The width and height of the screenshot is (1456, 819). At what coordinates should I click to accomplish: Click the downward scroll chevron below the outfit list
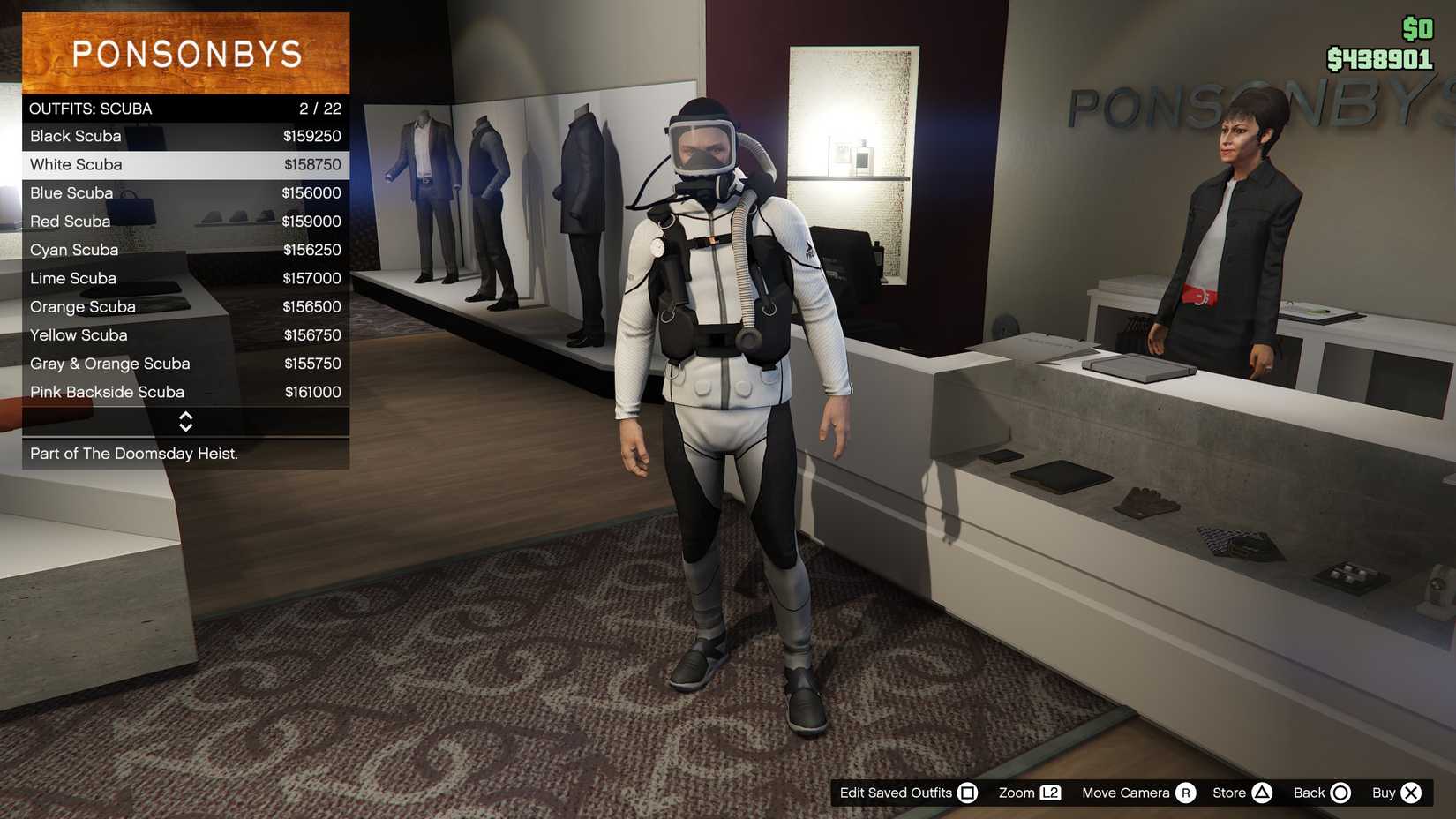click(x=186, y=429)
